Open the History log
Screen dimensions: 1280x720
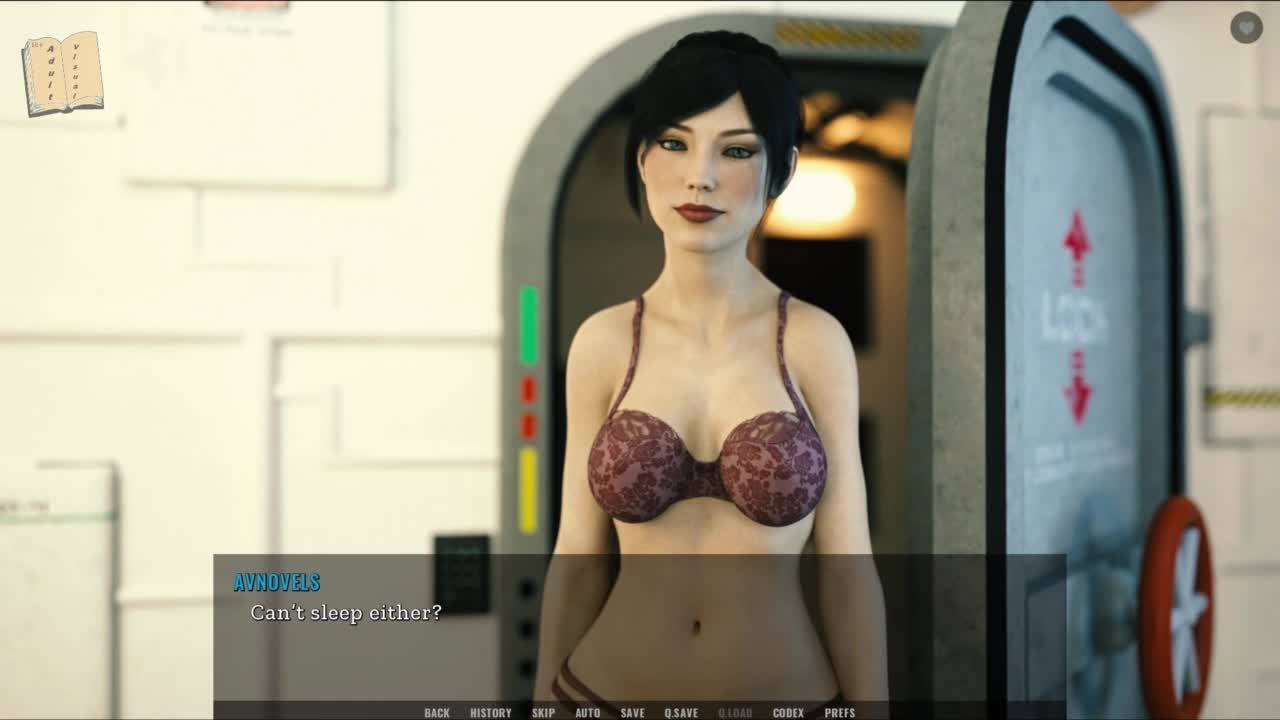point(490,712)
